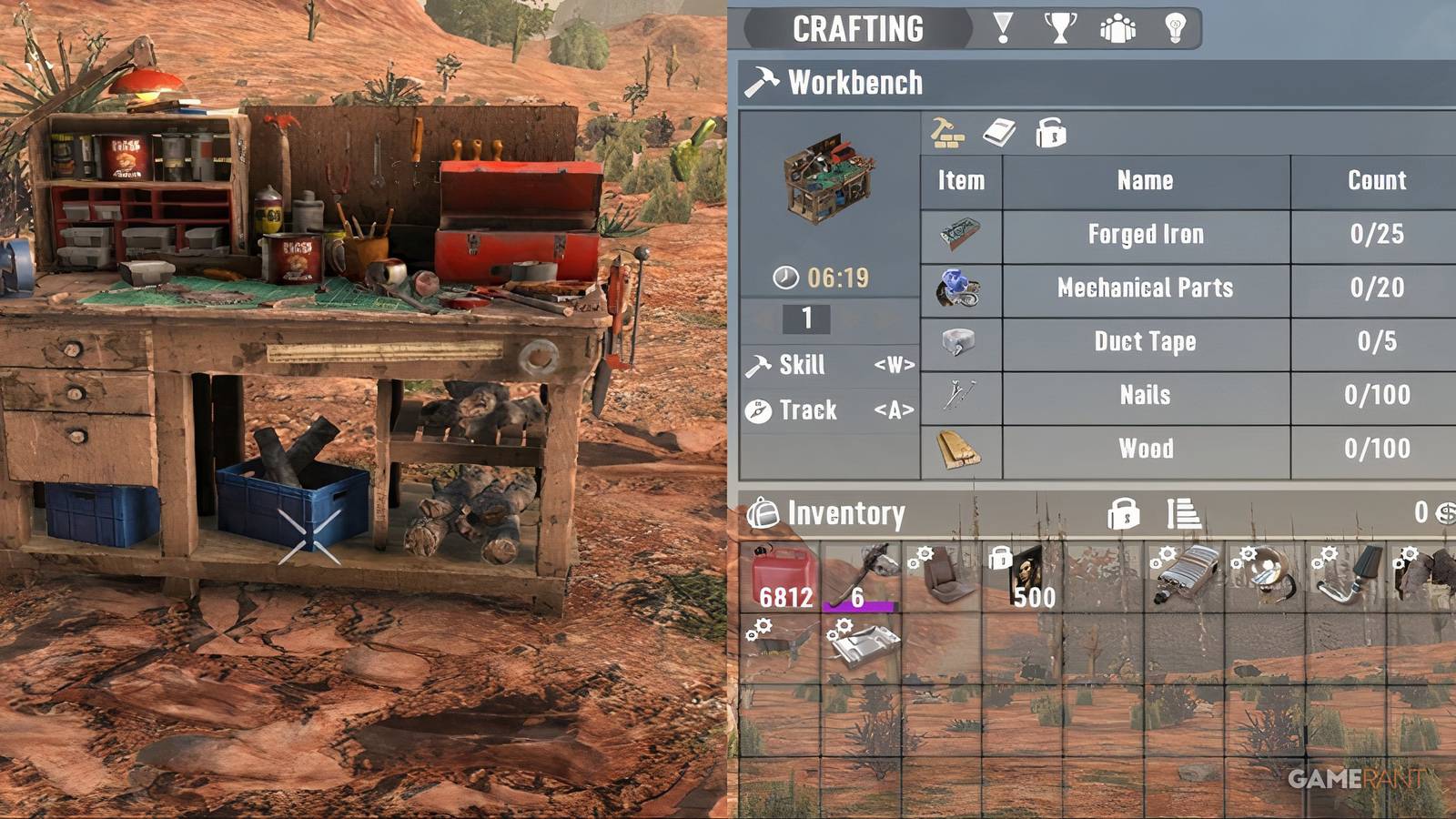
Task: Toggle the inventory slot lock
Action: click(1126, 515)
